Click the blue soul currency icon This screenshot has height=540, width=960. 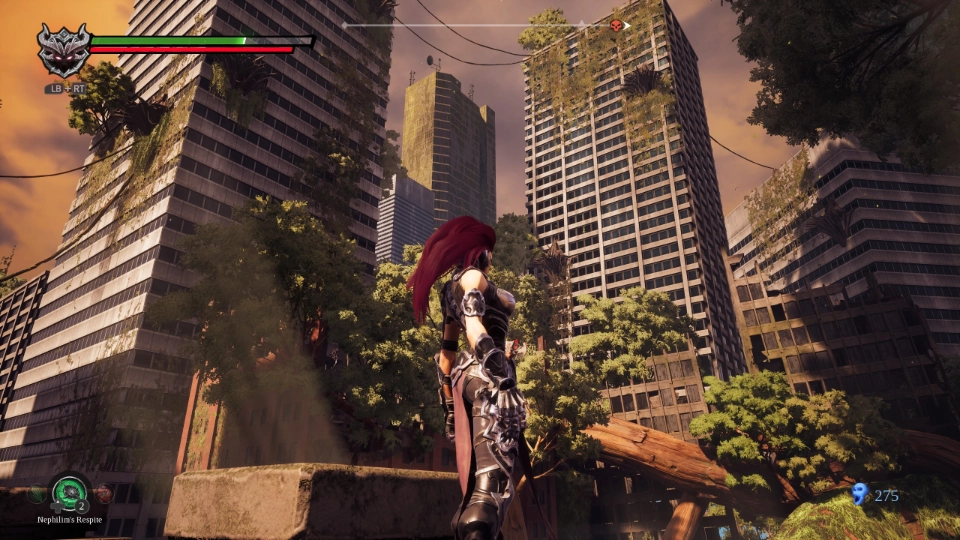tap(859, 494)
